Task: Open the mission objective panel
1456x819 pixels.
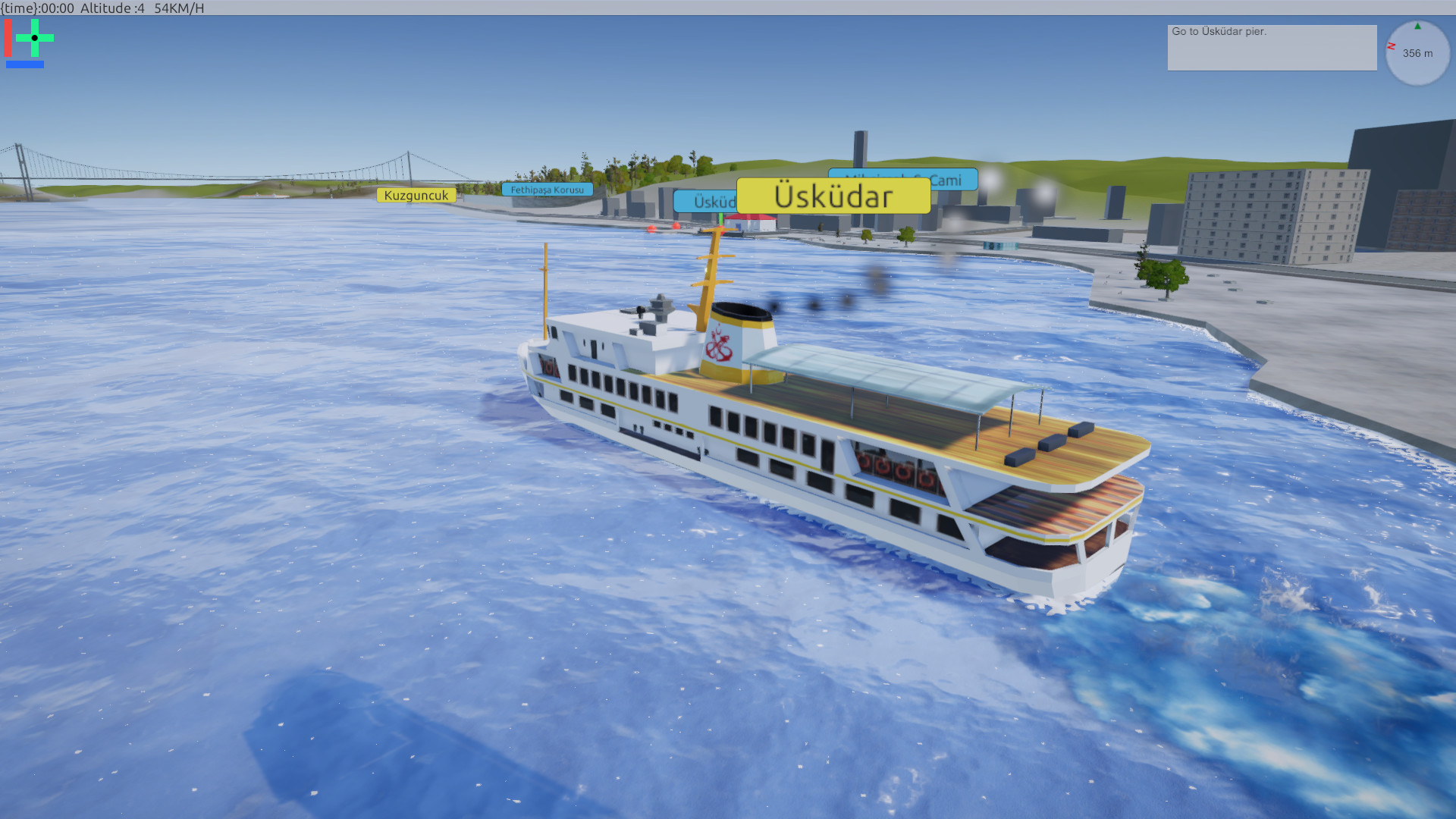Action: (x=1272, y=47)
